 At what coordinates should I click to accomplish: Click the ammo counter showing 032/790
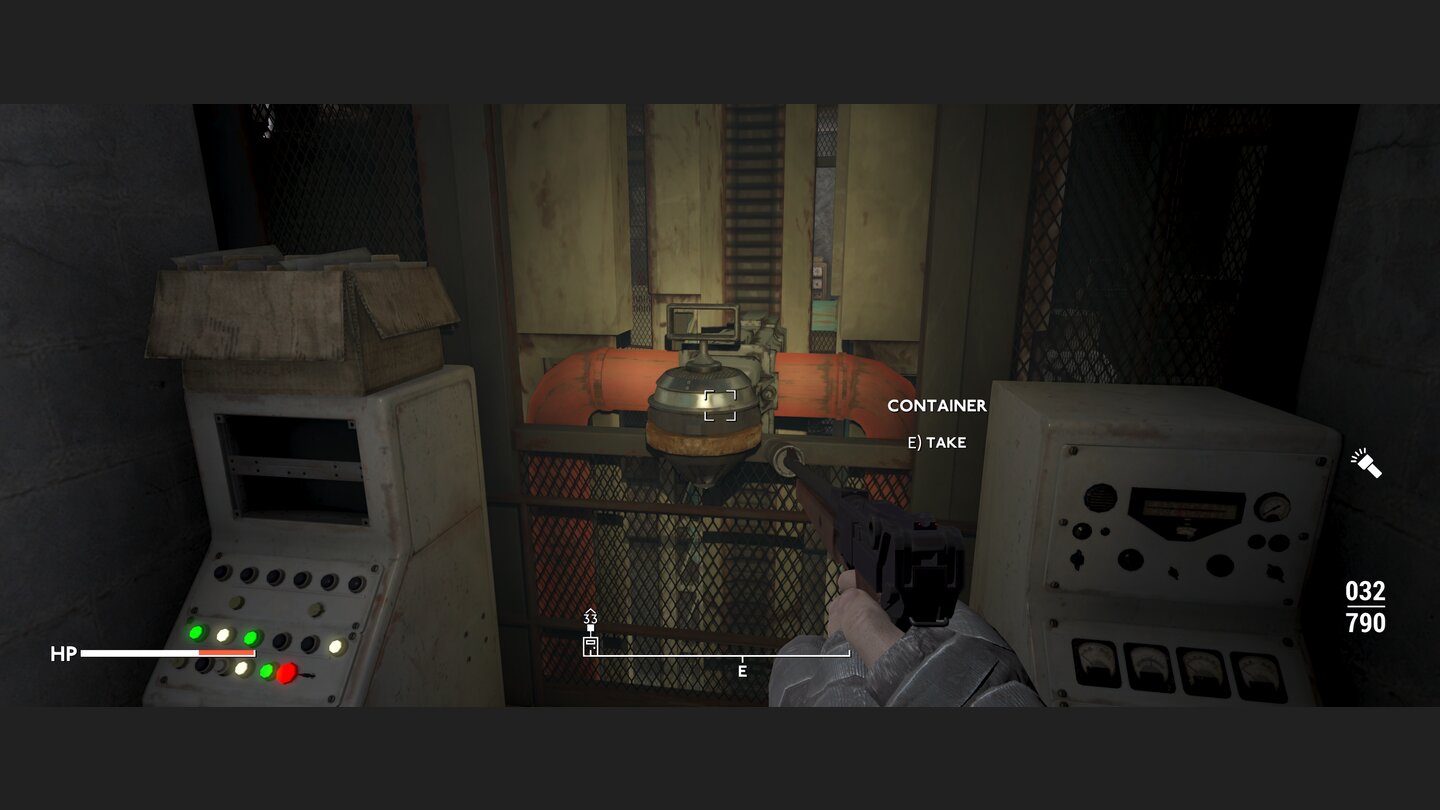pyautogui.click(x=1365, y=605)
